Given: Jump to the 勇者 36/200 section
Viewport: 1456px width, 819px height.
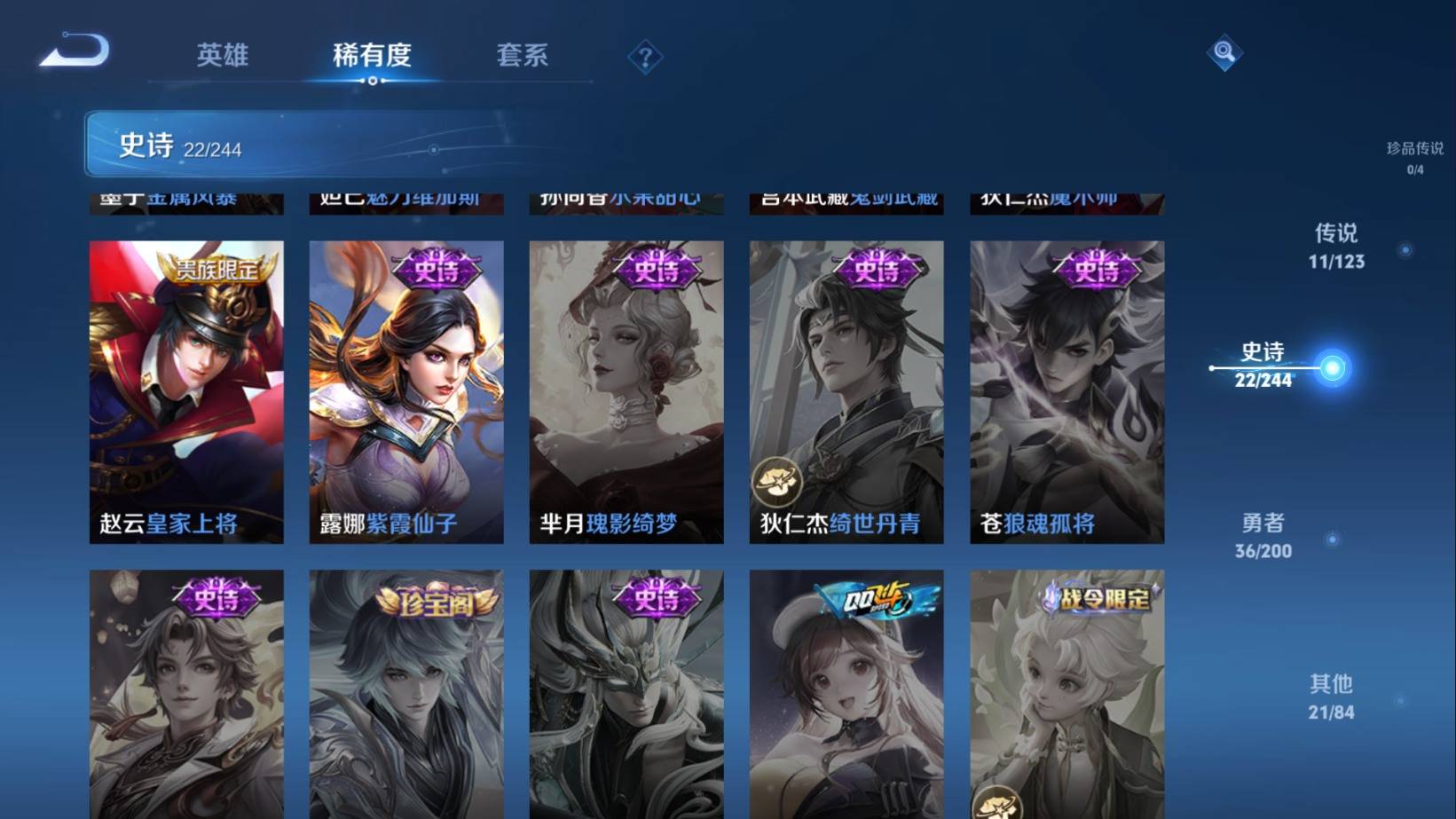Looking at the screenshot, I should [x=1263, y=536].
